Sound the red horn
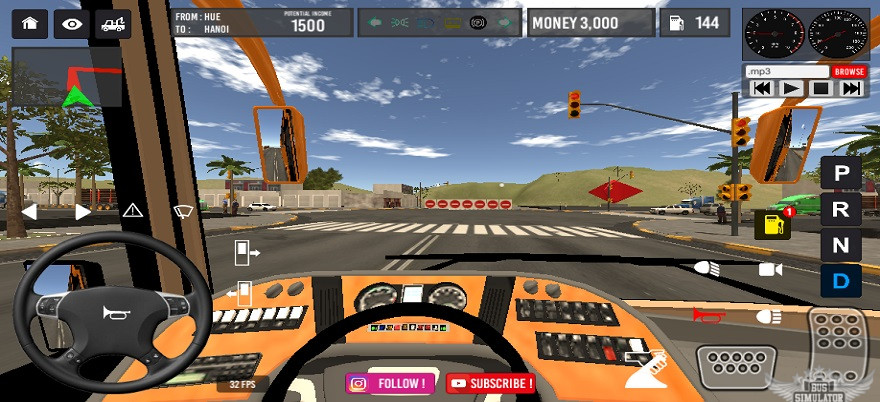880x402 pixels. (x=708, y=315)
